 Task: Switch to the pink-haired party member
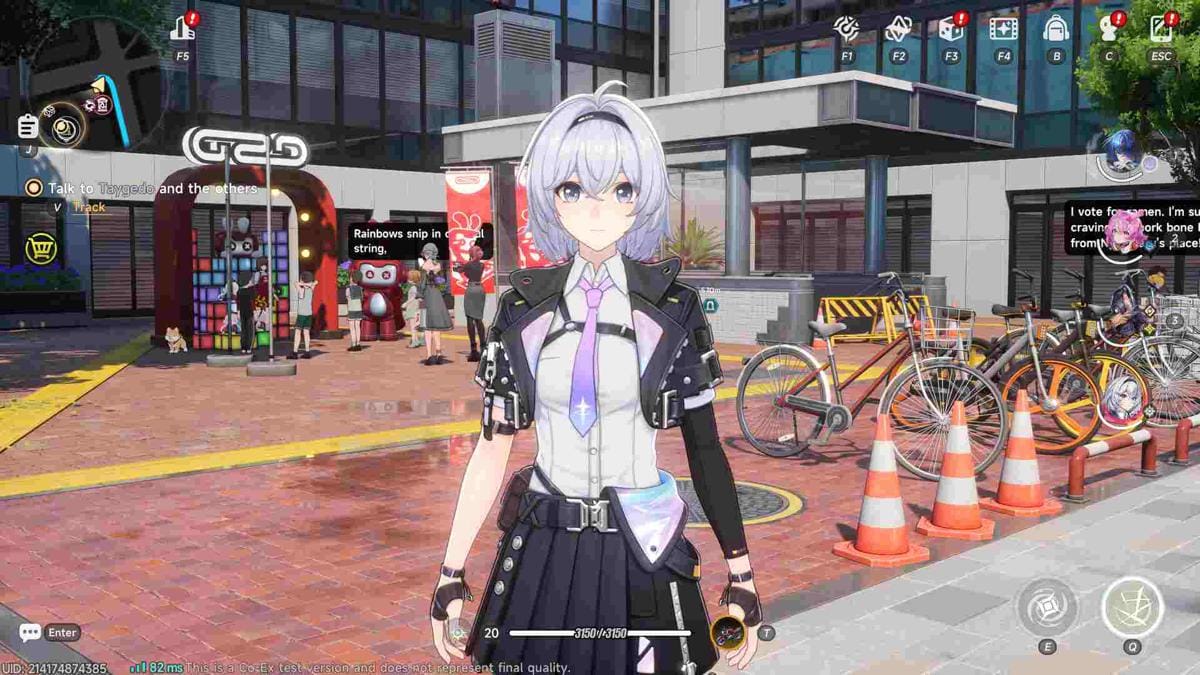click(x=1122, y=232)
